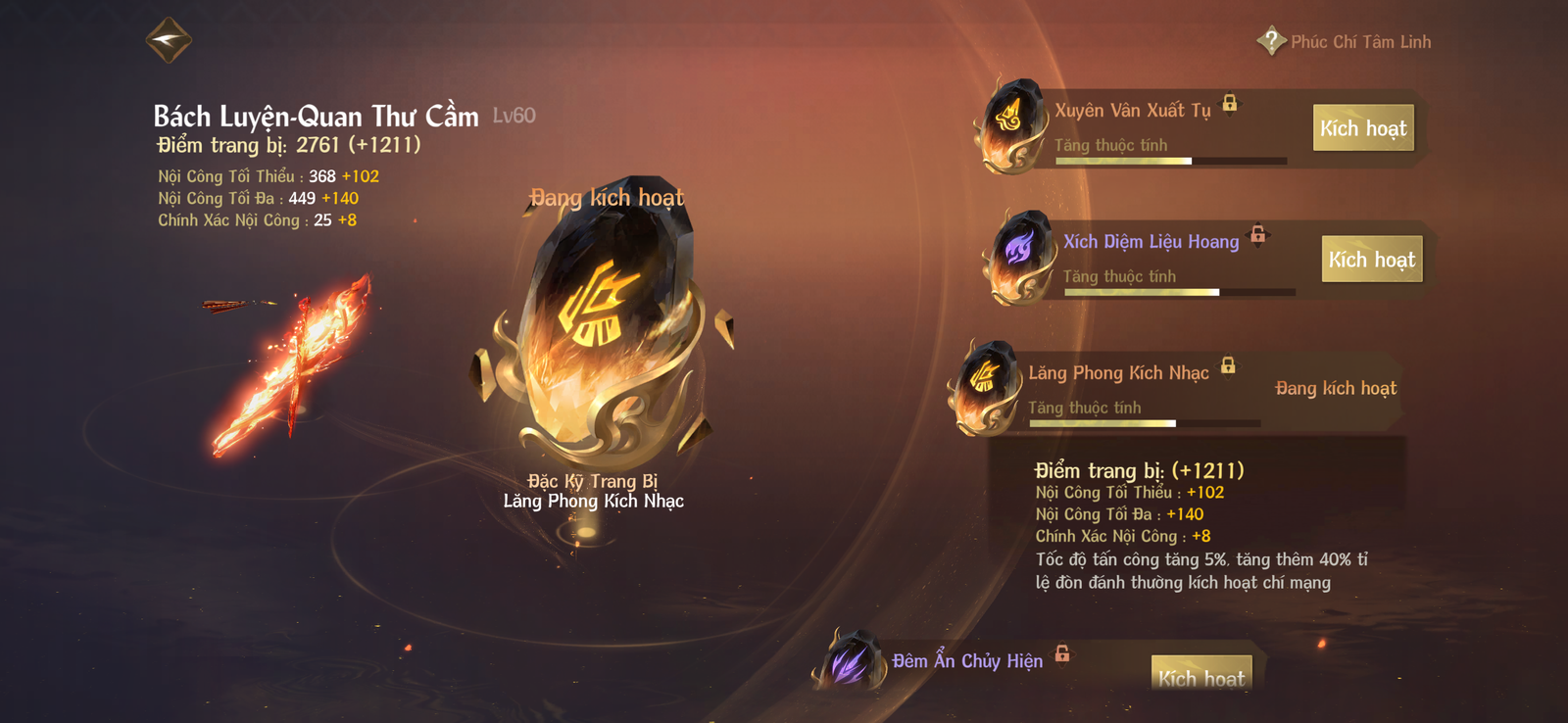Click the lock icon beside Xuyên Vân Xuất Tụ
The height and width of the screenshot is (723, 1568).
(1230, 103)
